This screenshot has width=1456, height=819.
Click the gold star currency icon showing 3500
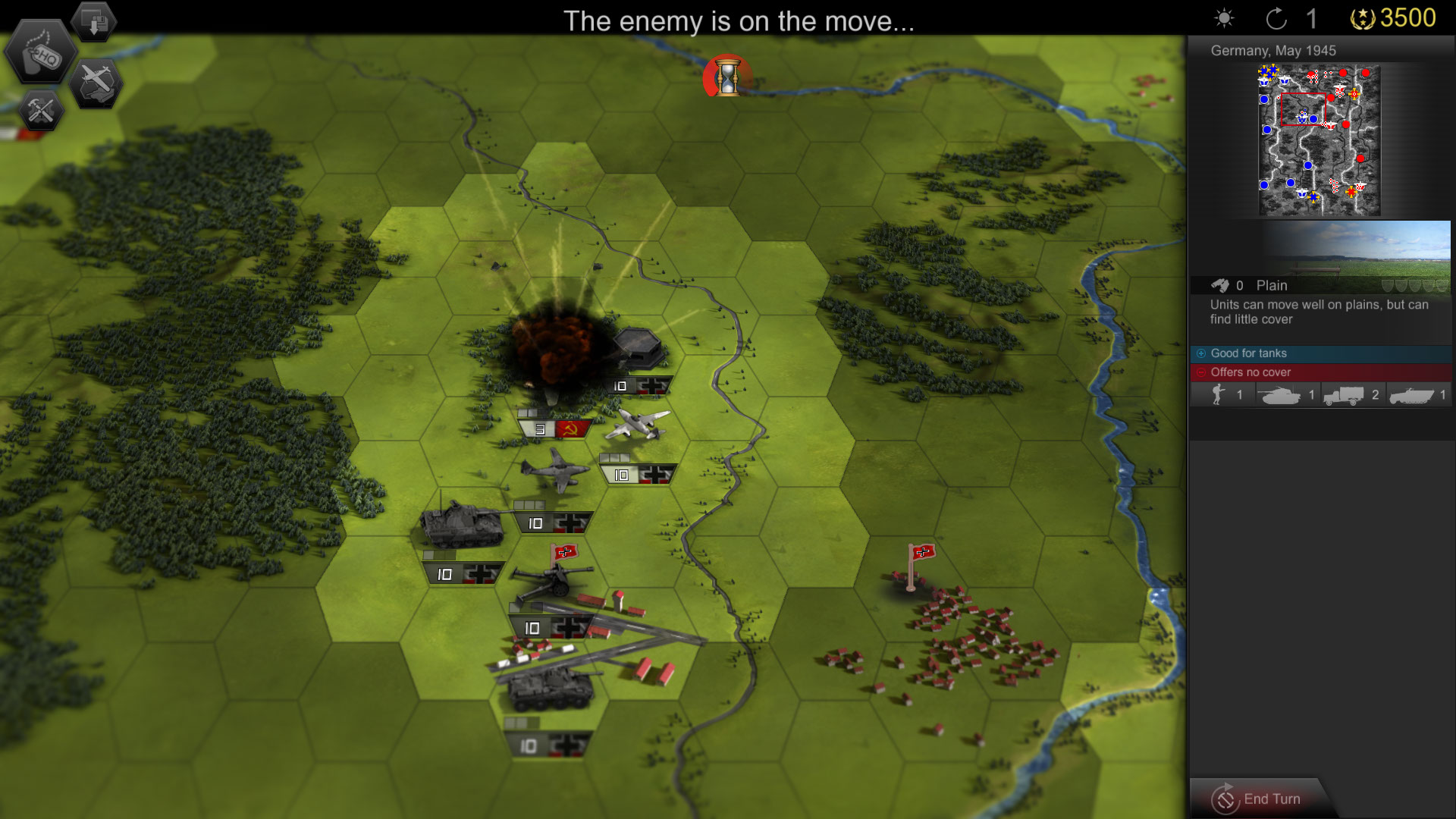coord(1361,17)
